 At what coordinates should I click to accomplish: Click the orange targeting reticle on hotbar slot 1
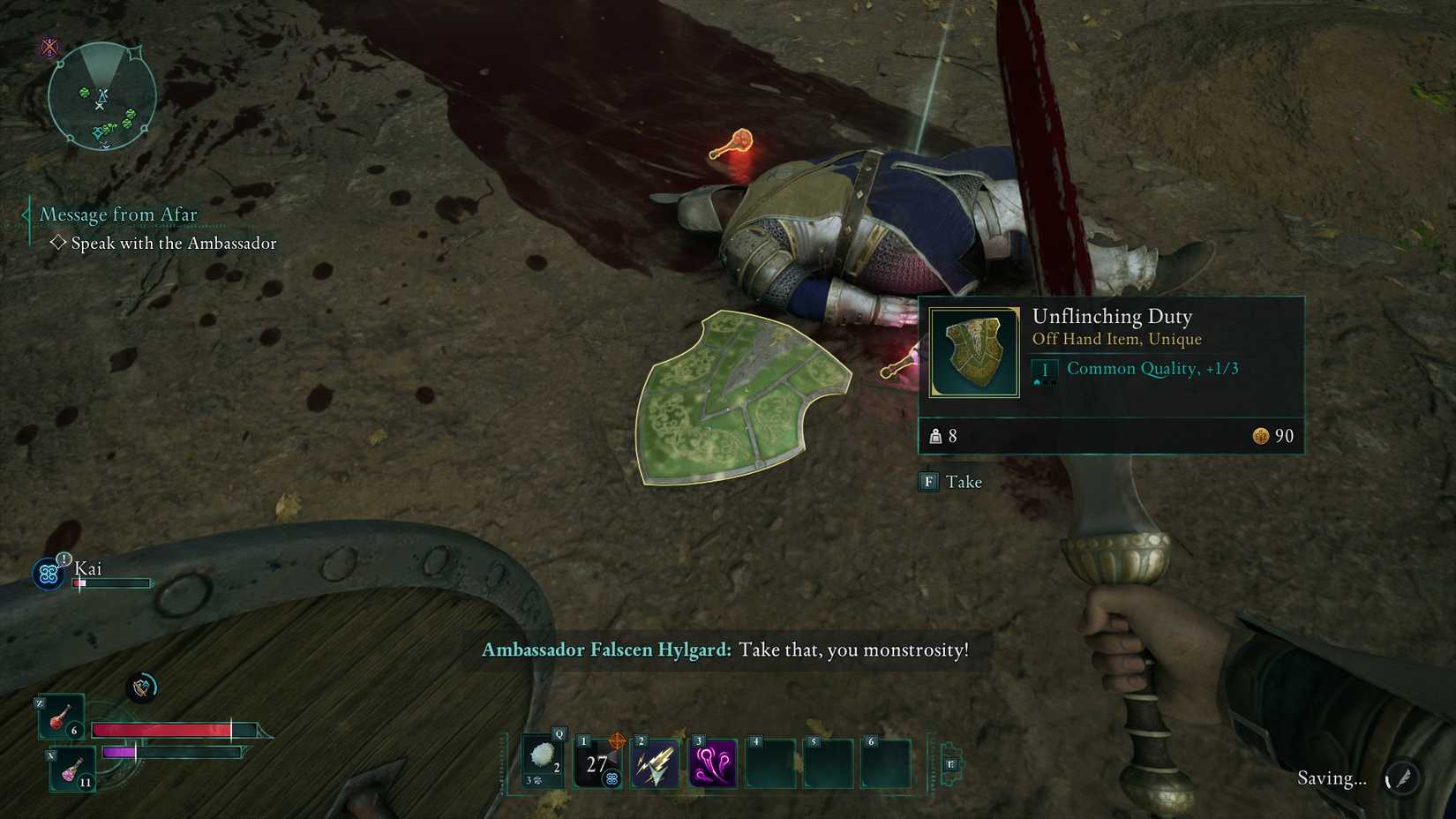tap(617, 740)
